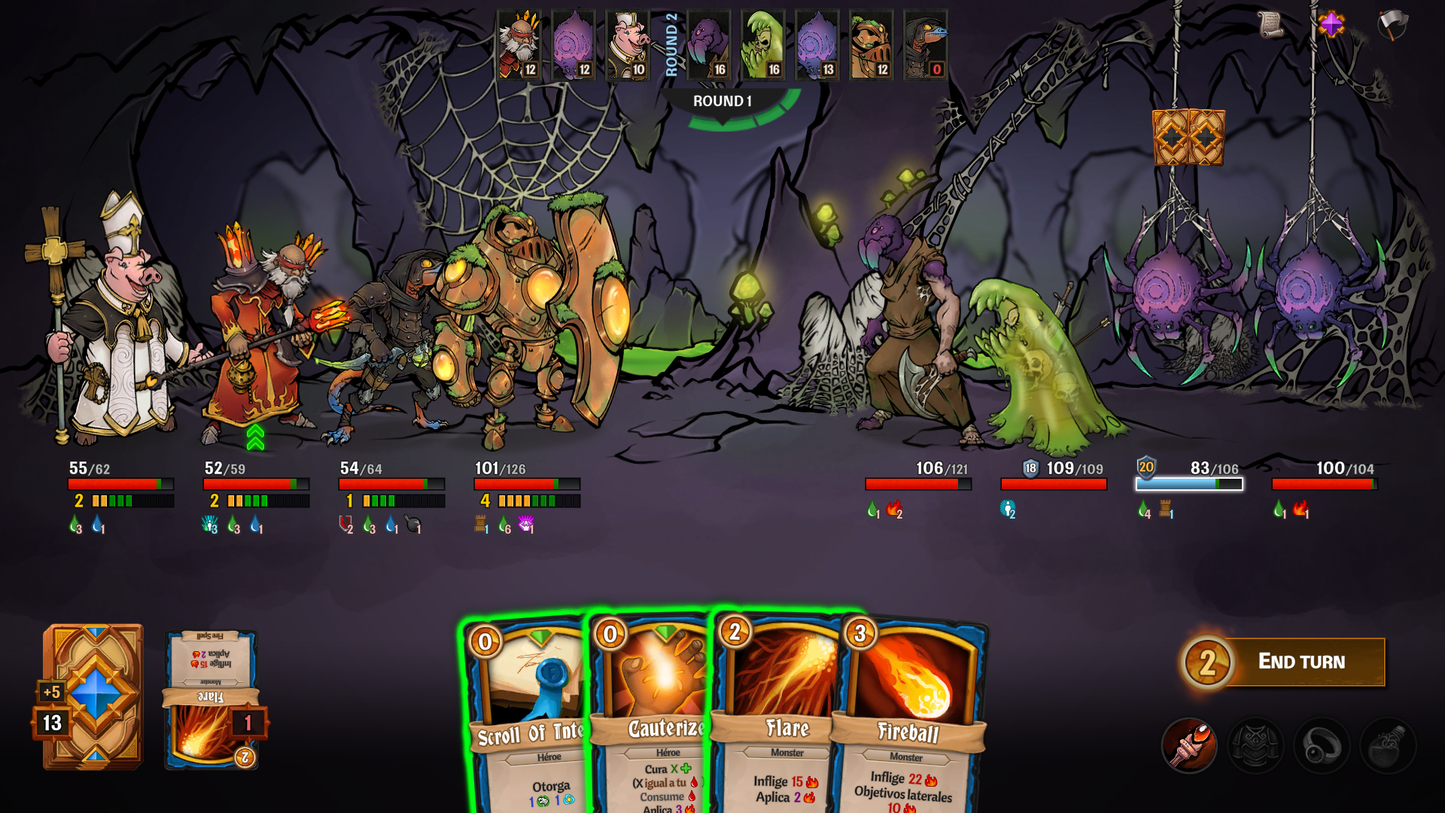1445x813 pixels.
Task: Open the scroll log icon
Action: pyautogui.click(x=1271, y=25)
